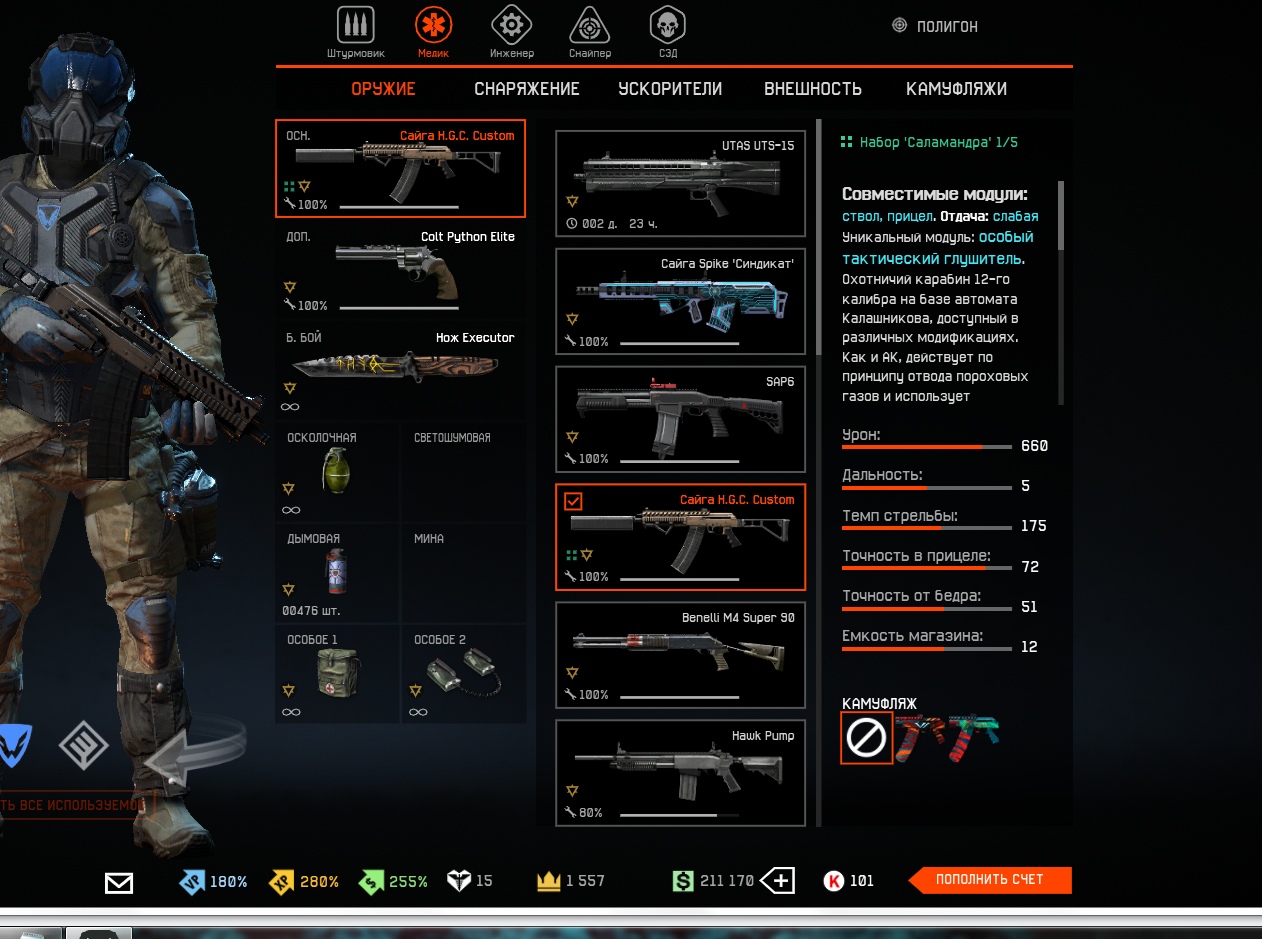Click the Осколочная grenade slot
The height and width of the screenshot is (939, 1262).
point(337,472)
